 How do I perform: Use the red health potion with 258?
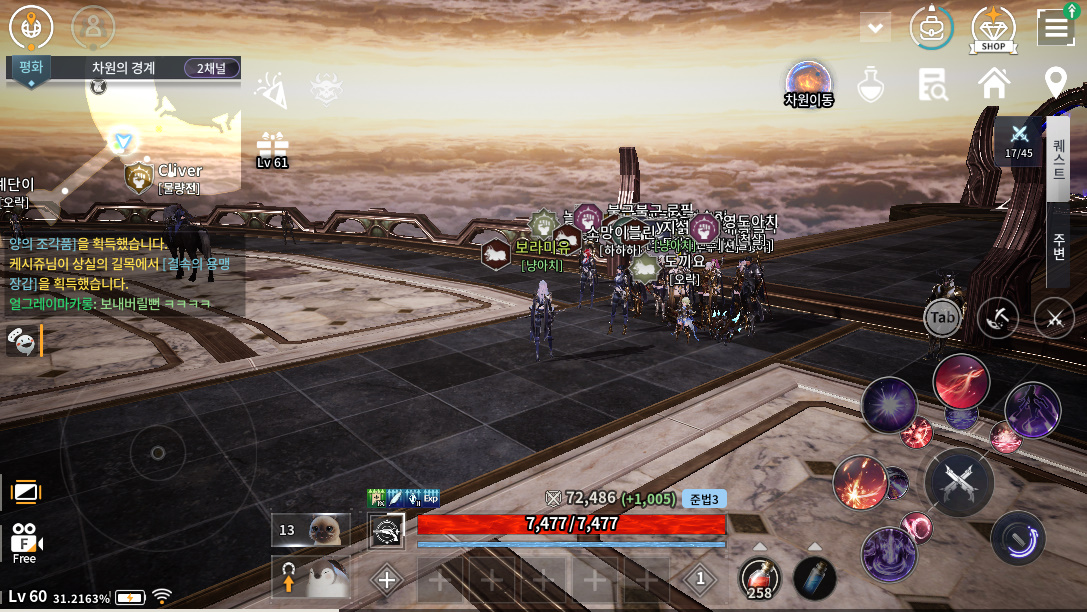coord(760,579)
